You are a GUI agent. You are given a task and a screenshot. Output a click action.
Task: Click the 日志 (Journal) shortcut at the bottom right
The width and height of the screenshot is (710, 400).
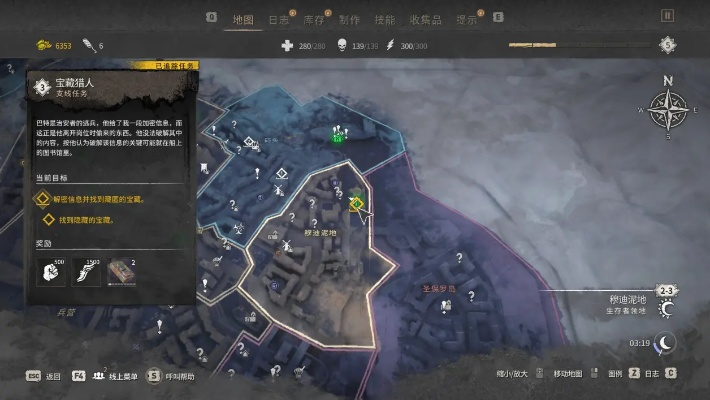pos(652,374)
